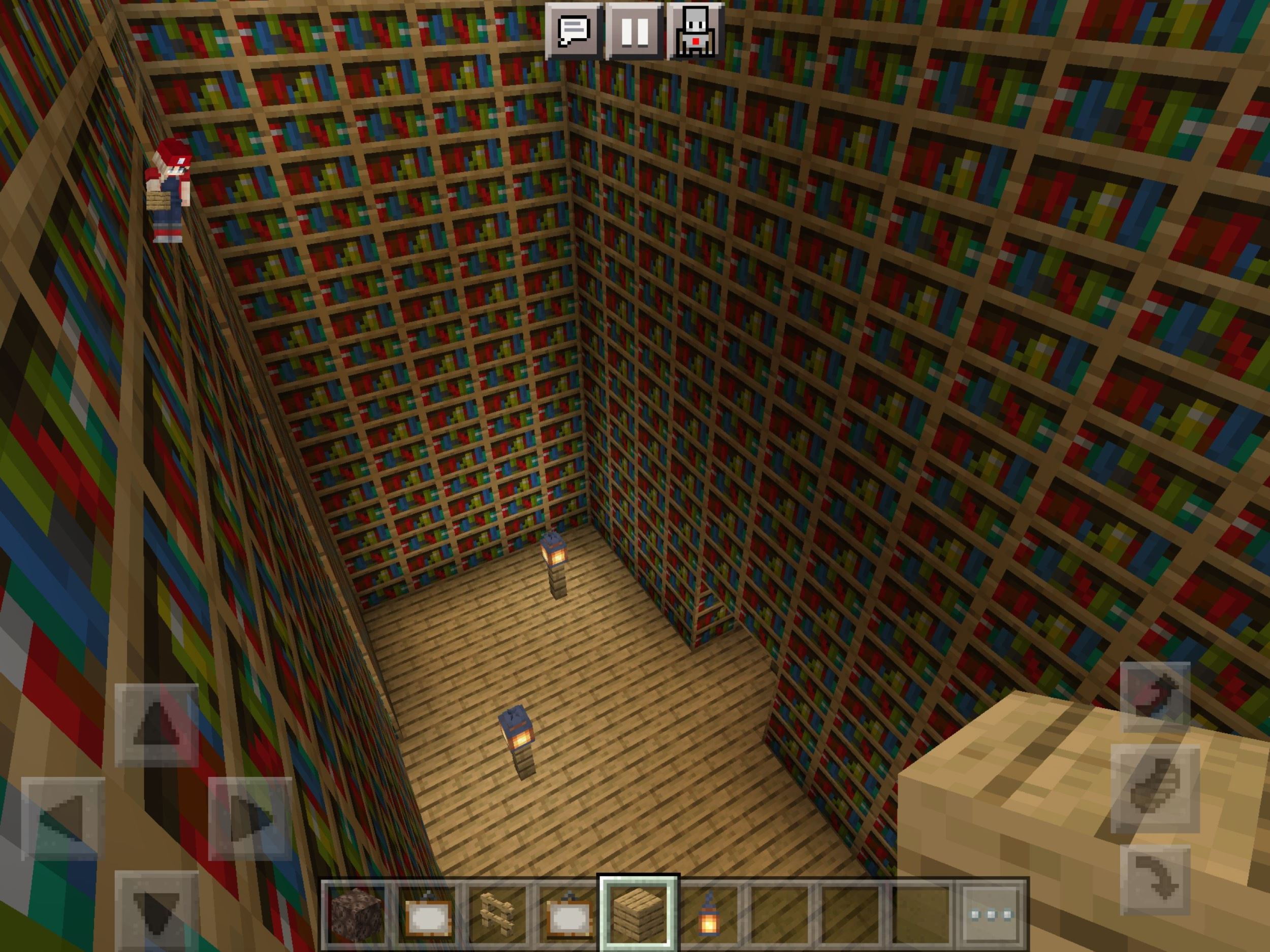Viewport: 1270px width, 952px height.
Task: Tap the move right arrow
Action: tap(250, 818)
